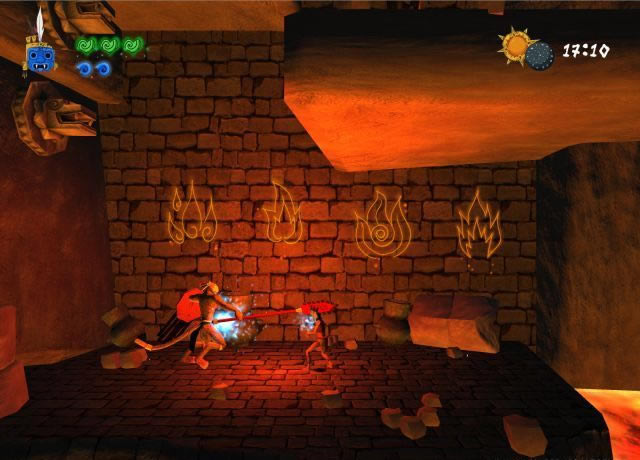The image size is (640, 460).
Task: Click the blue tiki mask character icon
Action: (x=41, y=58)
